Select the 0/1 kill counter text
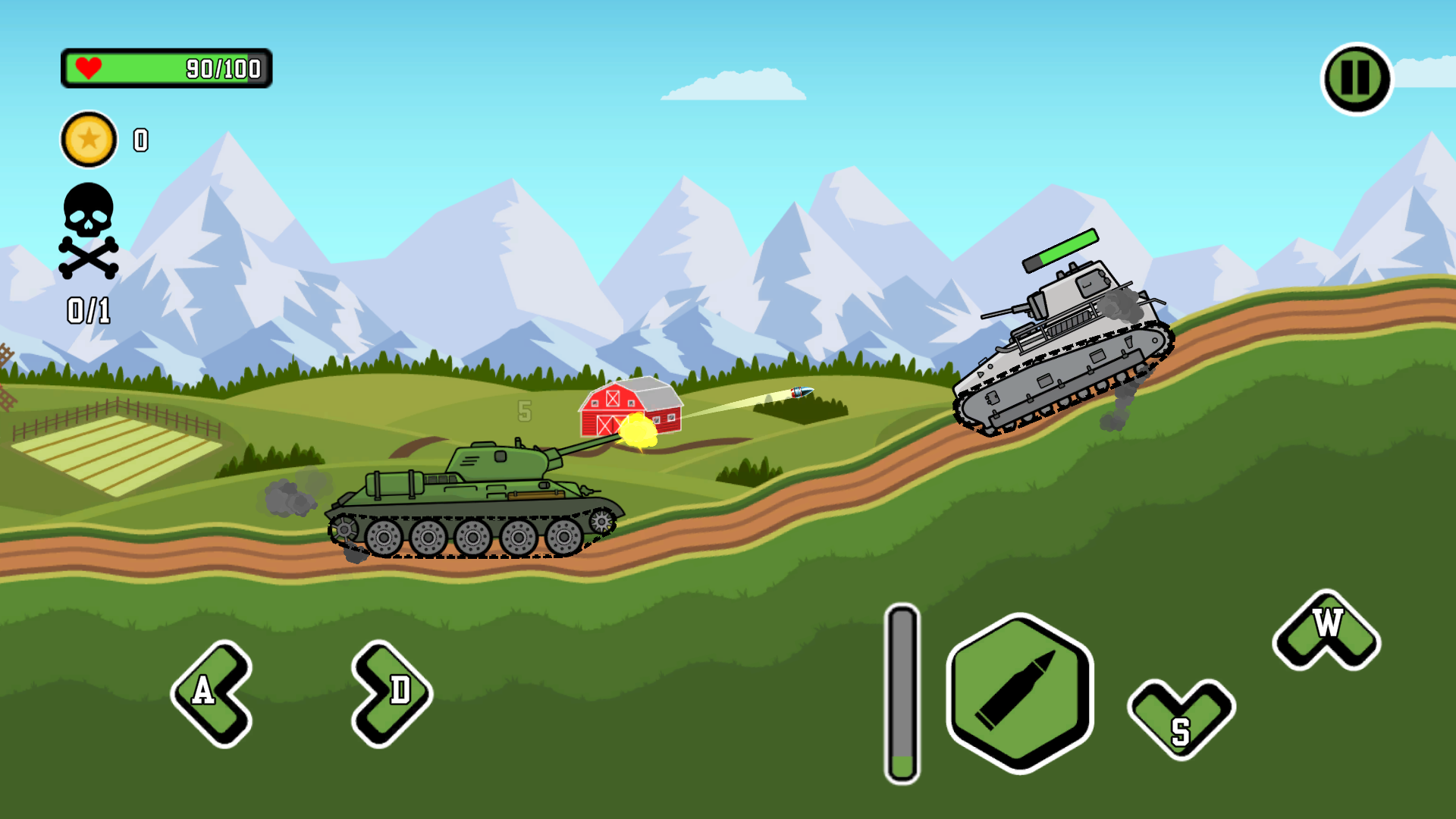1456x819 pixels. [x=87, y=309]
